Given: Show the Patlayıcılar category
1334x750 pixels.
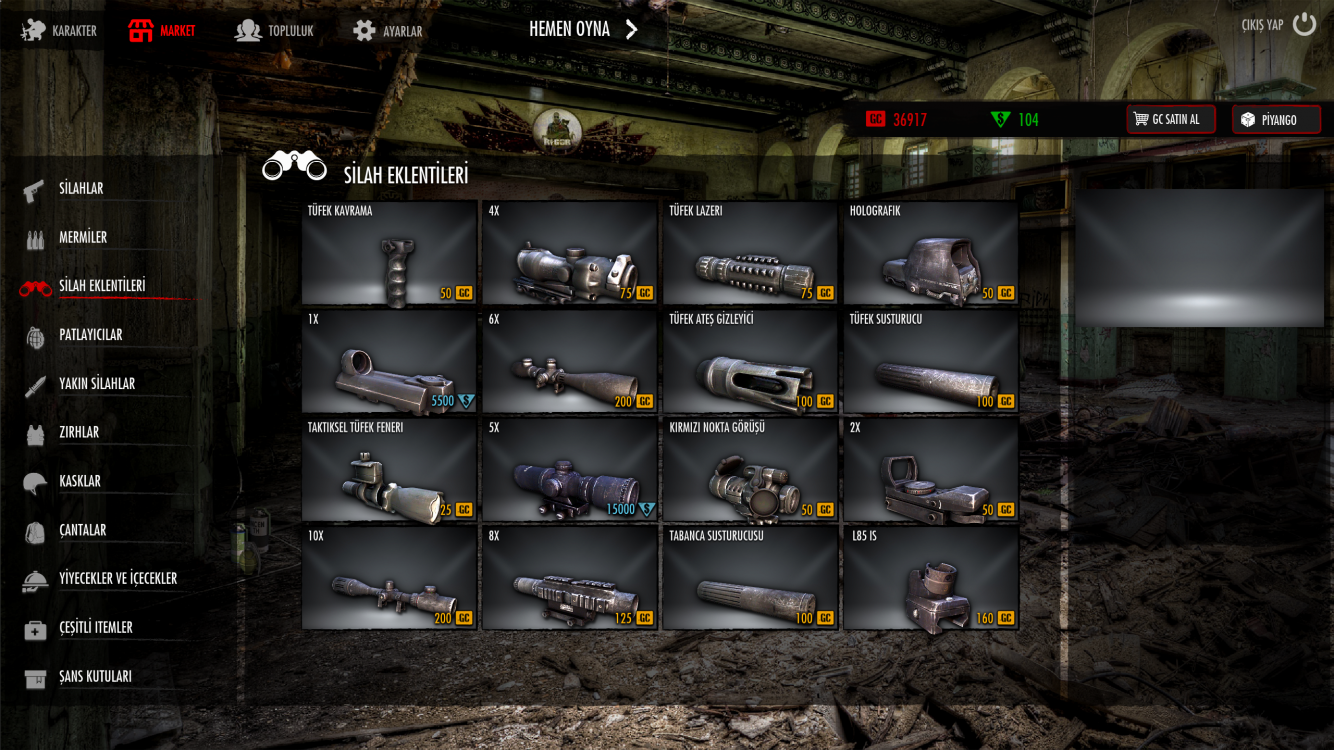Looking at the screenshot, I should (90, 335).
